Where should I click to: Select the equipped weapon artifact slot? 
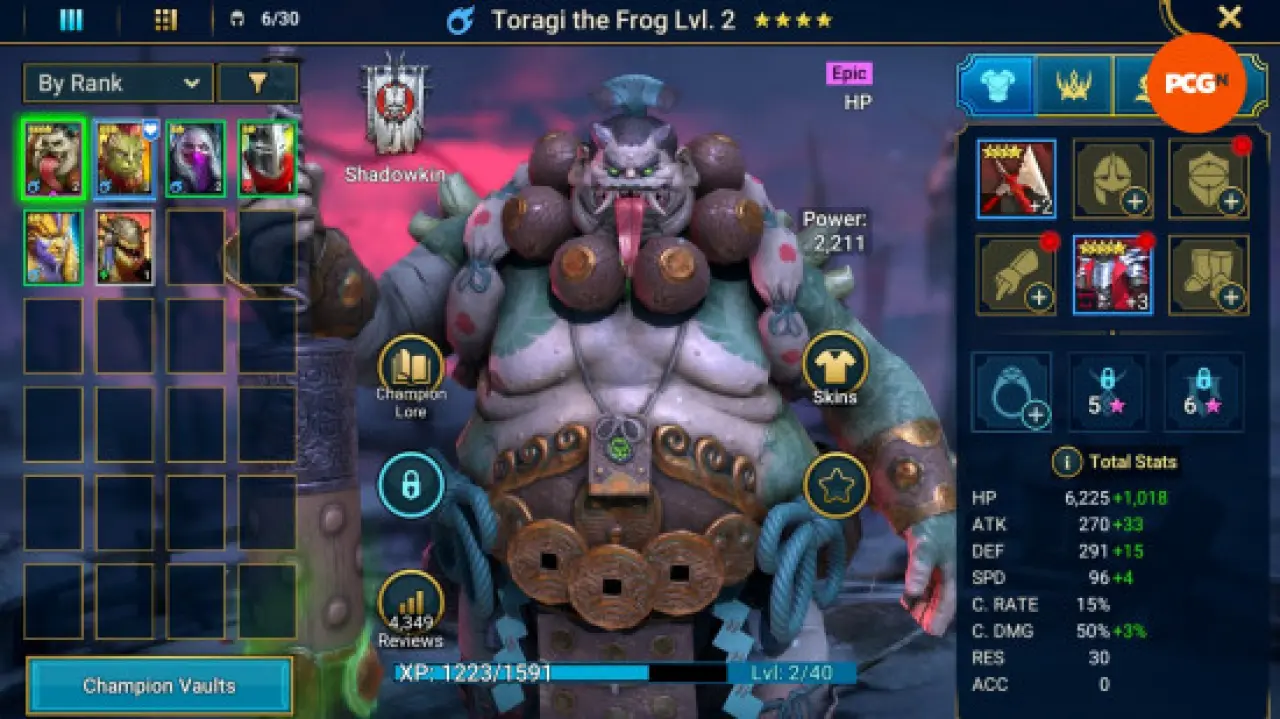(x=1016, y=179)
